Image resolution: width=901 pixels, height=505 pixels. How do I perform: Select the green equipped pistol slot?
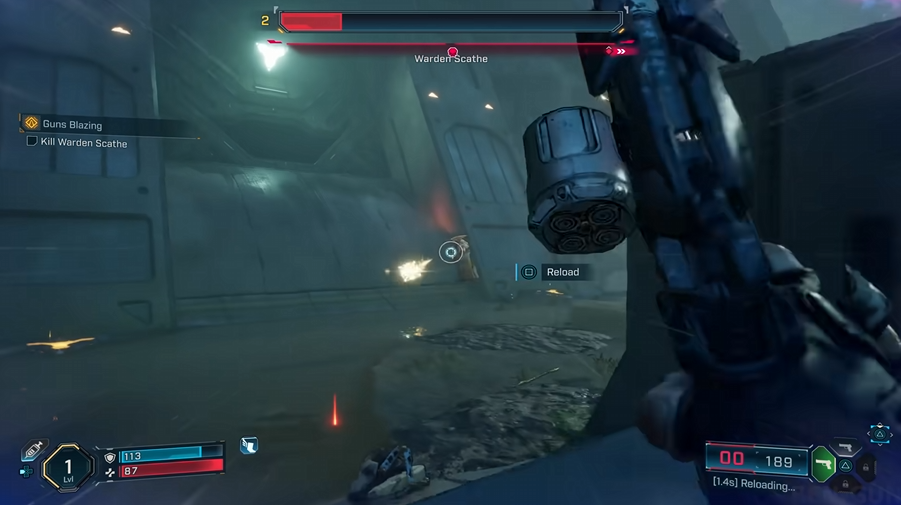click(825, 463)
